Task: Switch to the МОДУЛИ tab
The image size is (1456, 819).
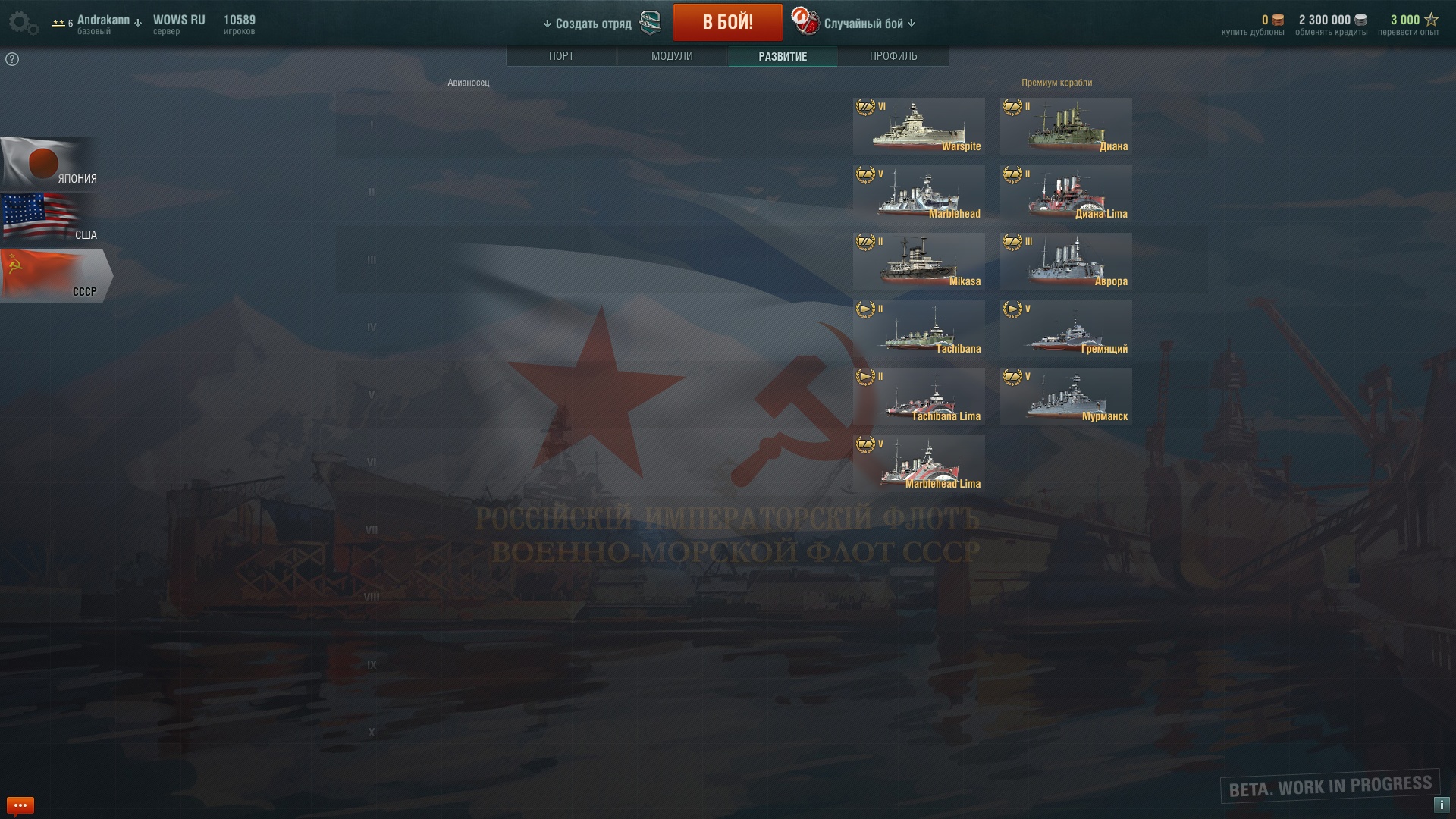Action: pyautogui.click(x=672, y=56)
